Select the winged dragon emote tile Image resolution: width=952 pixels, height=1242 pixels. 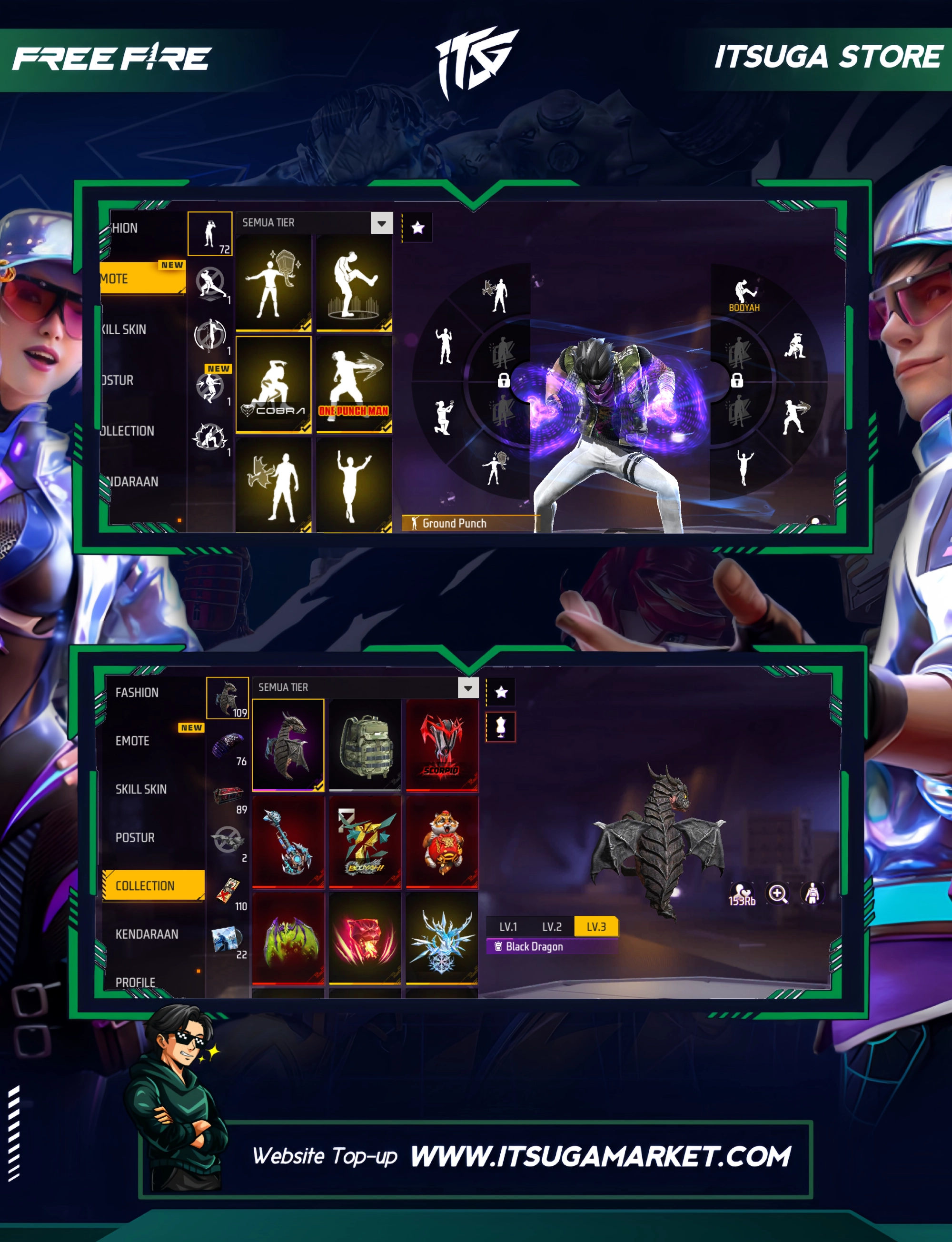click(274, 486)
